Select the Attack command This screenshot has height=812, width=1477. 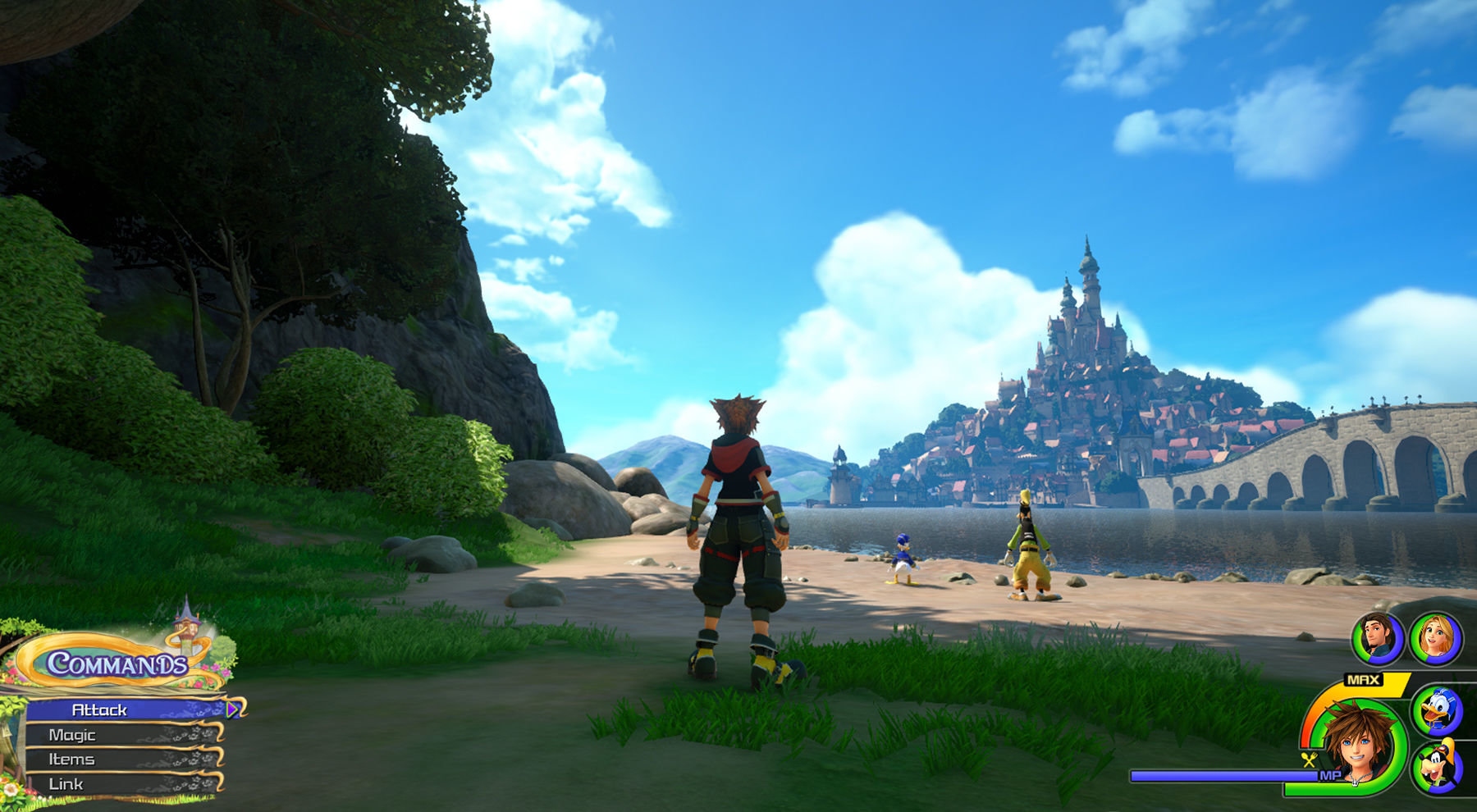pyautogui.click(x=123, y=709)
